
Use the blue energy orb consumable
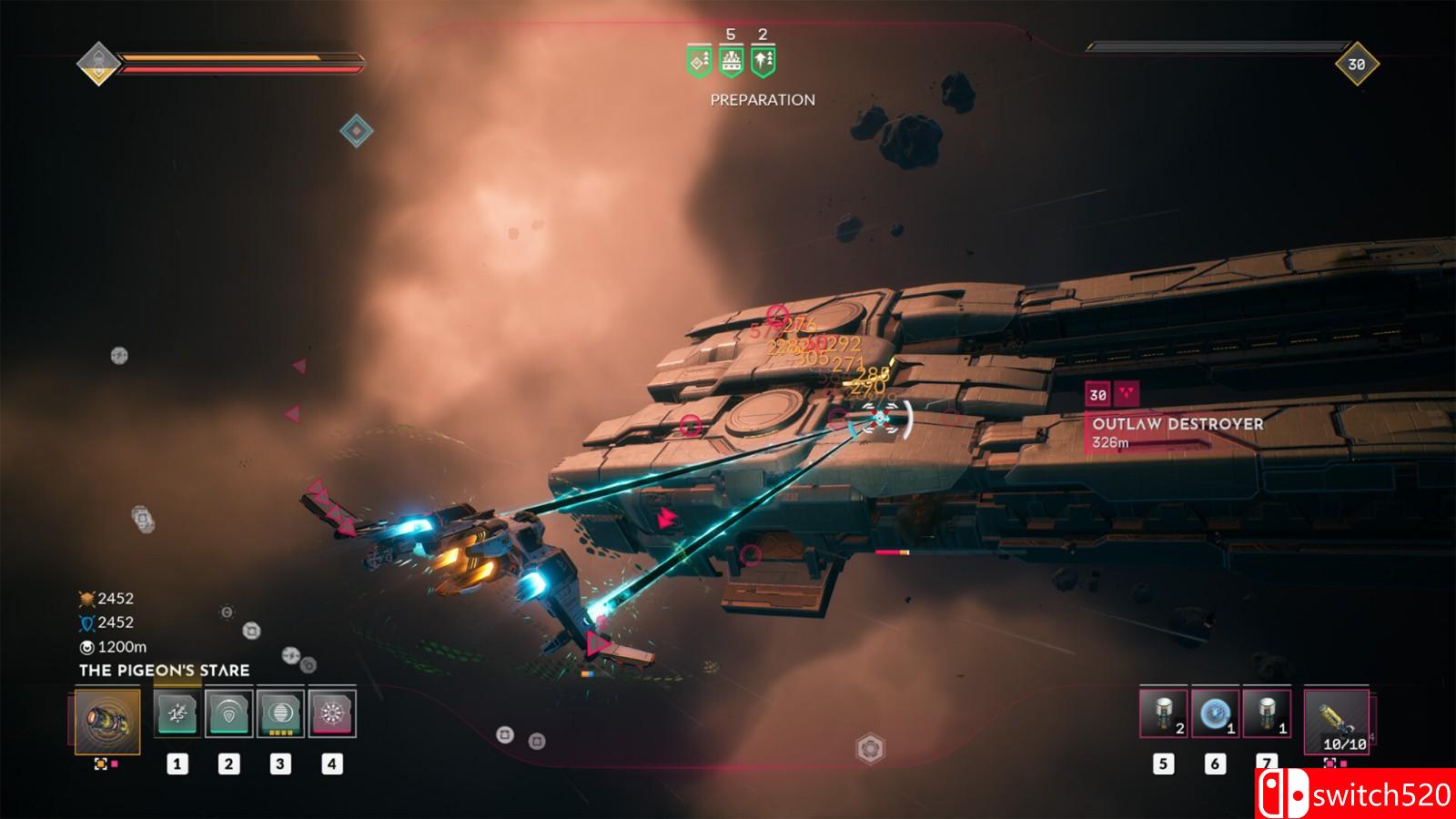tap(1215, 713)
